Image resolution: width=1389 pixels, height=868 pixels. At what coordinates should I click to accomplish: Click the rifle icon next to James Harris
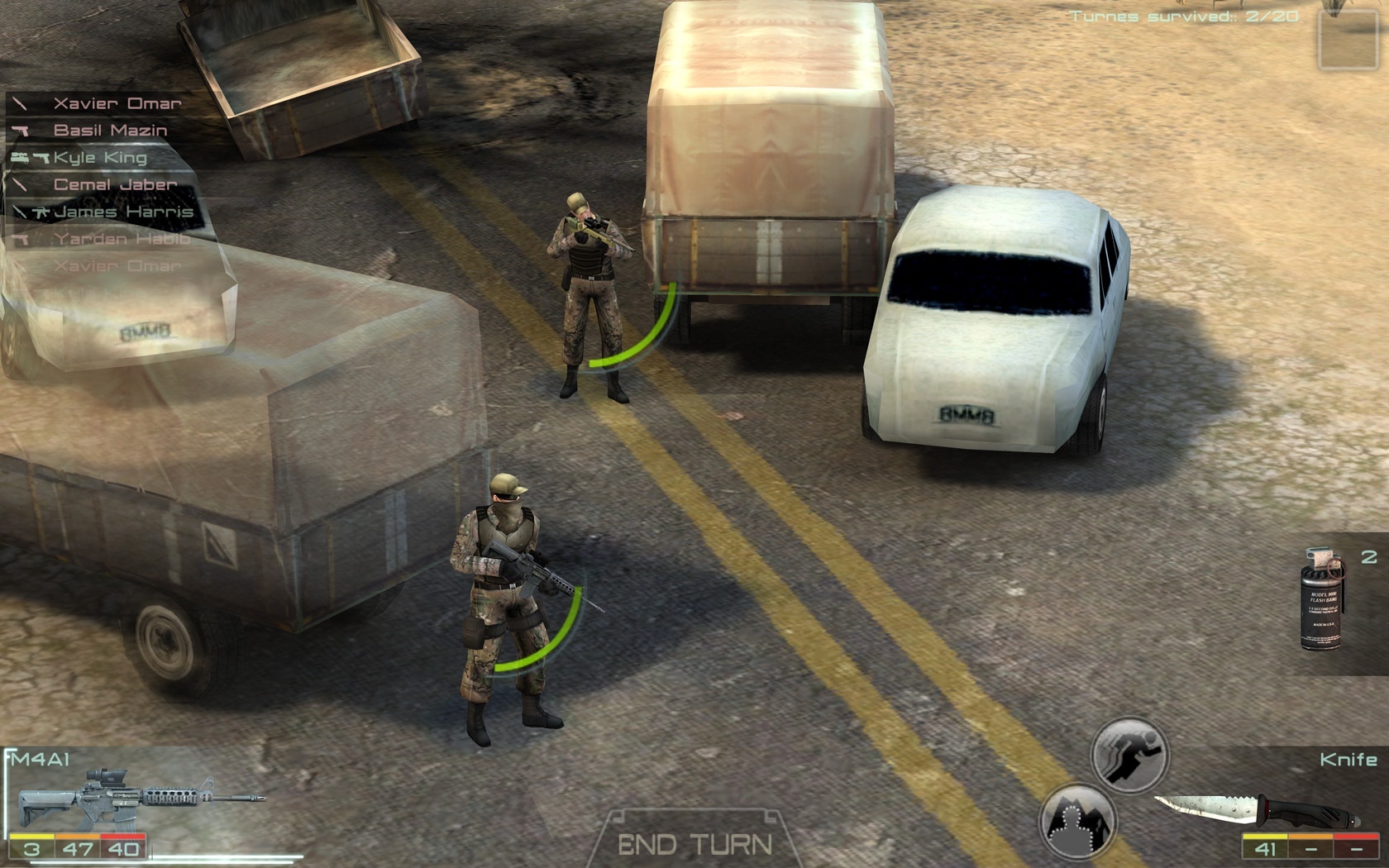tap(42, 213)
